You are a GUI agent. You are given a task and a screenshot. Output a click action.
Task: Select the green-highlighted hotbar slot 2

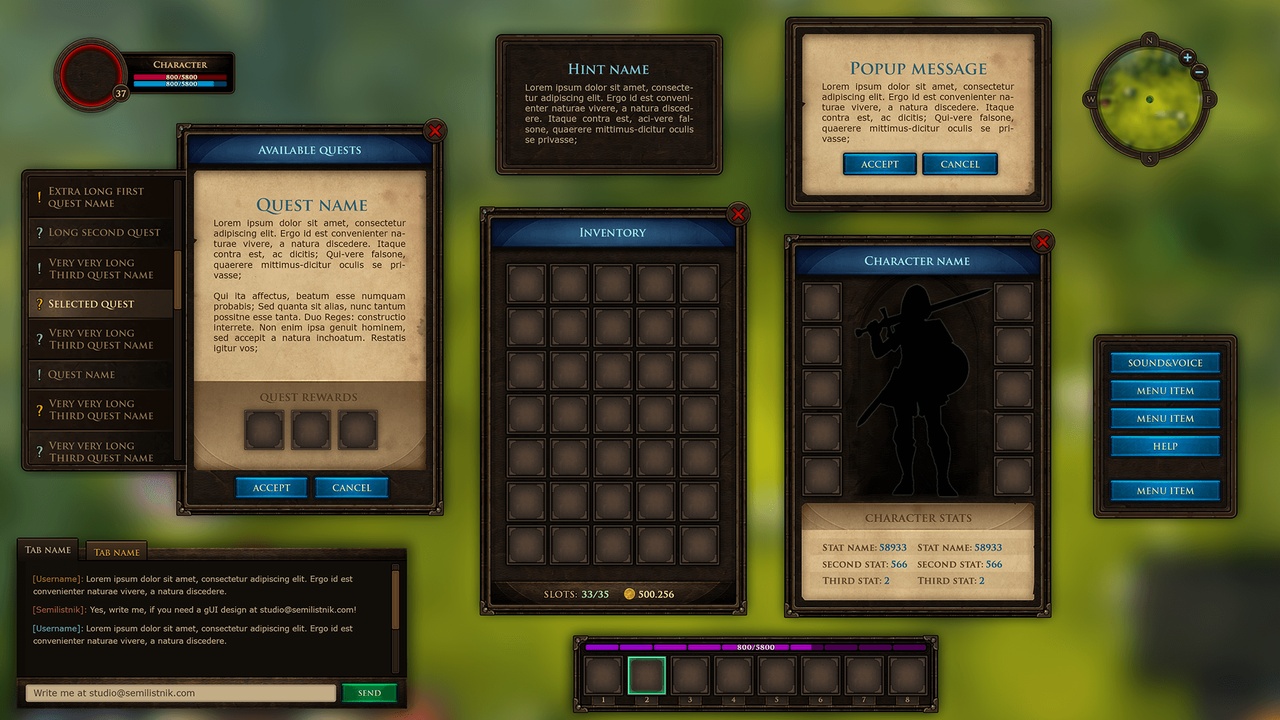[x=646, y=675]
